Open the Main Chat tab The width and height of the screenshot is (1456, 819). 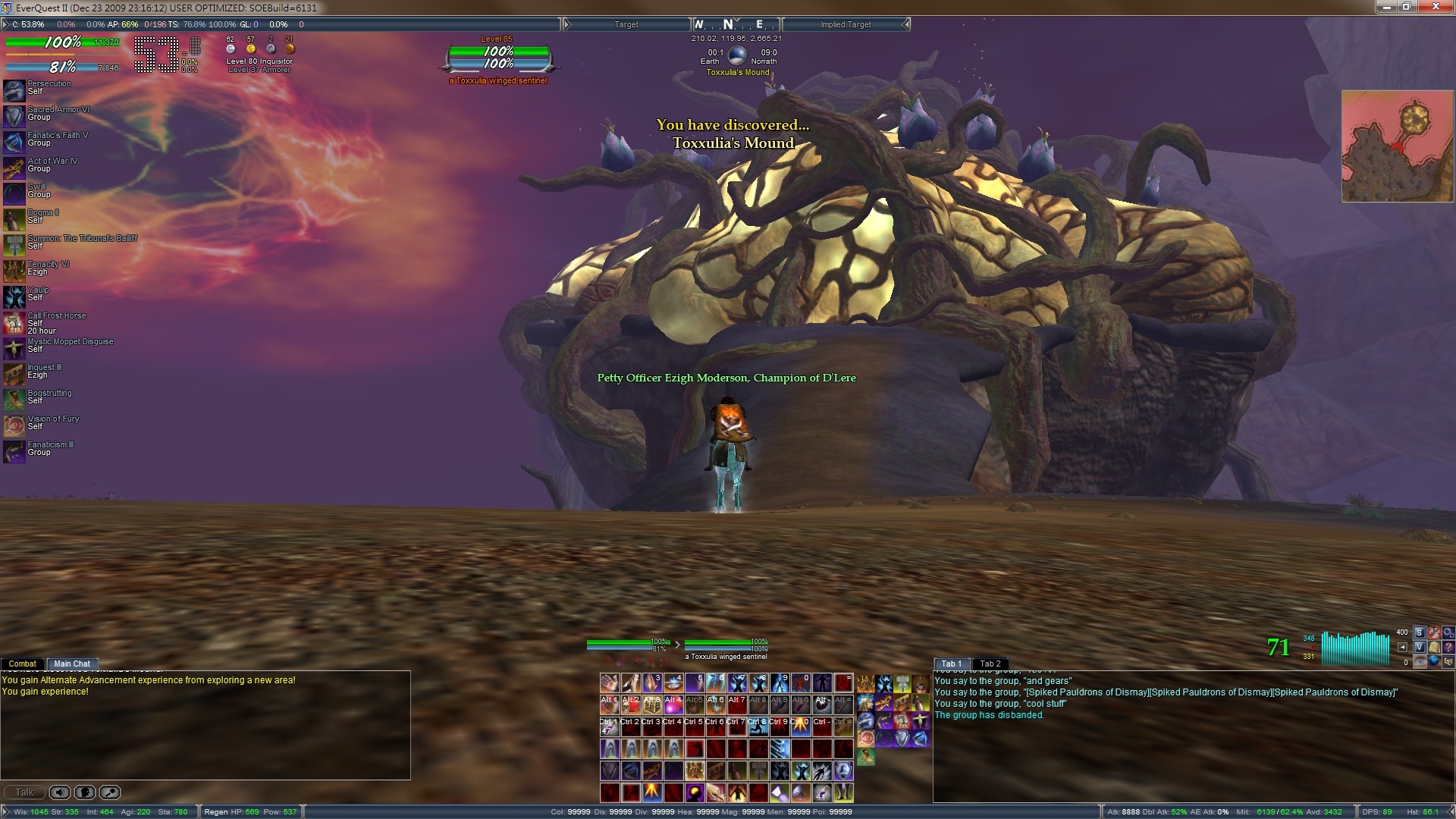pyautogui.click(x=72, y=664)
